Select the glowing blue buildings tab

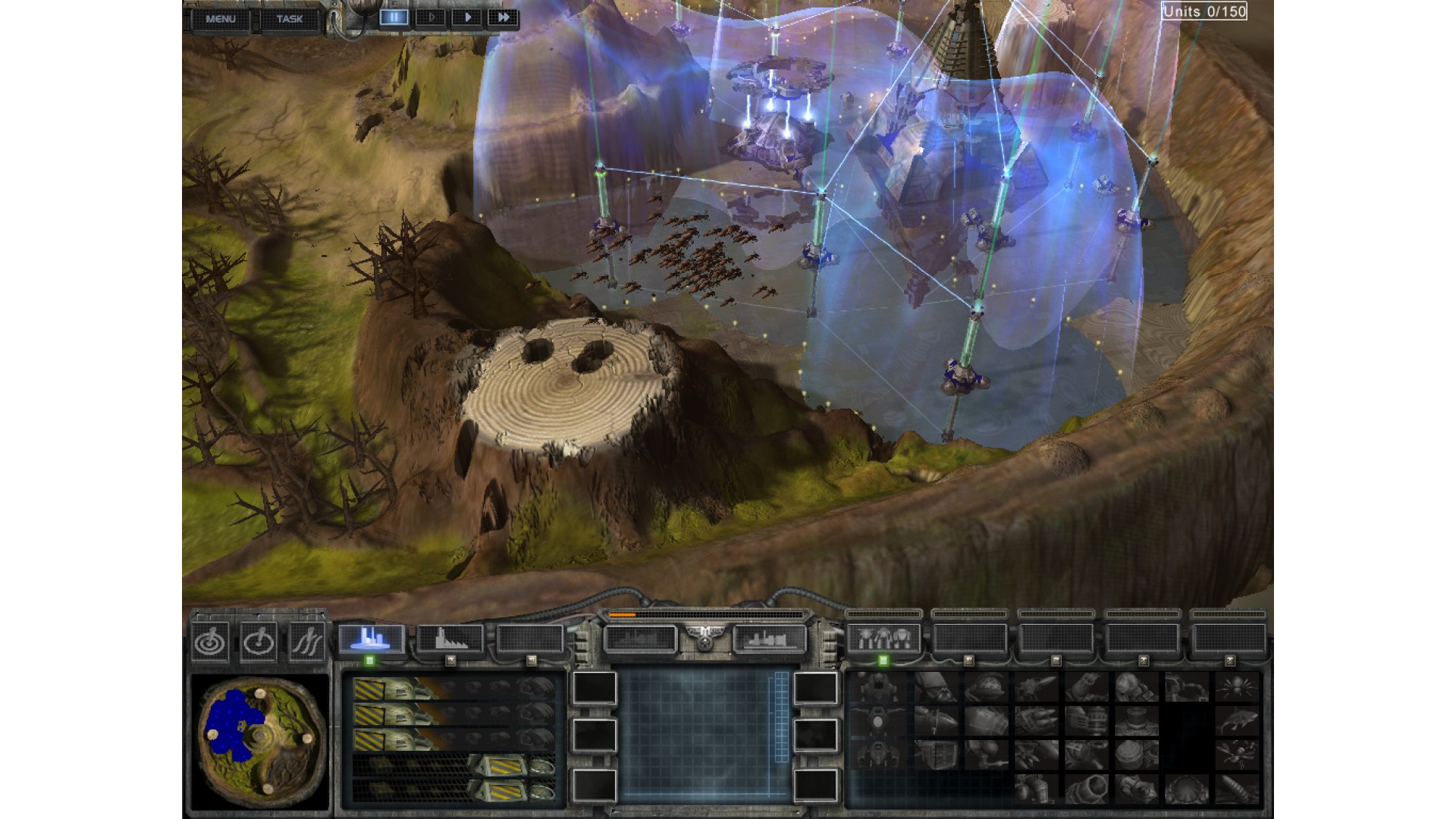[371, 639]
